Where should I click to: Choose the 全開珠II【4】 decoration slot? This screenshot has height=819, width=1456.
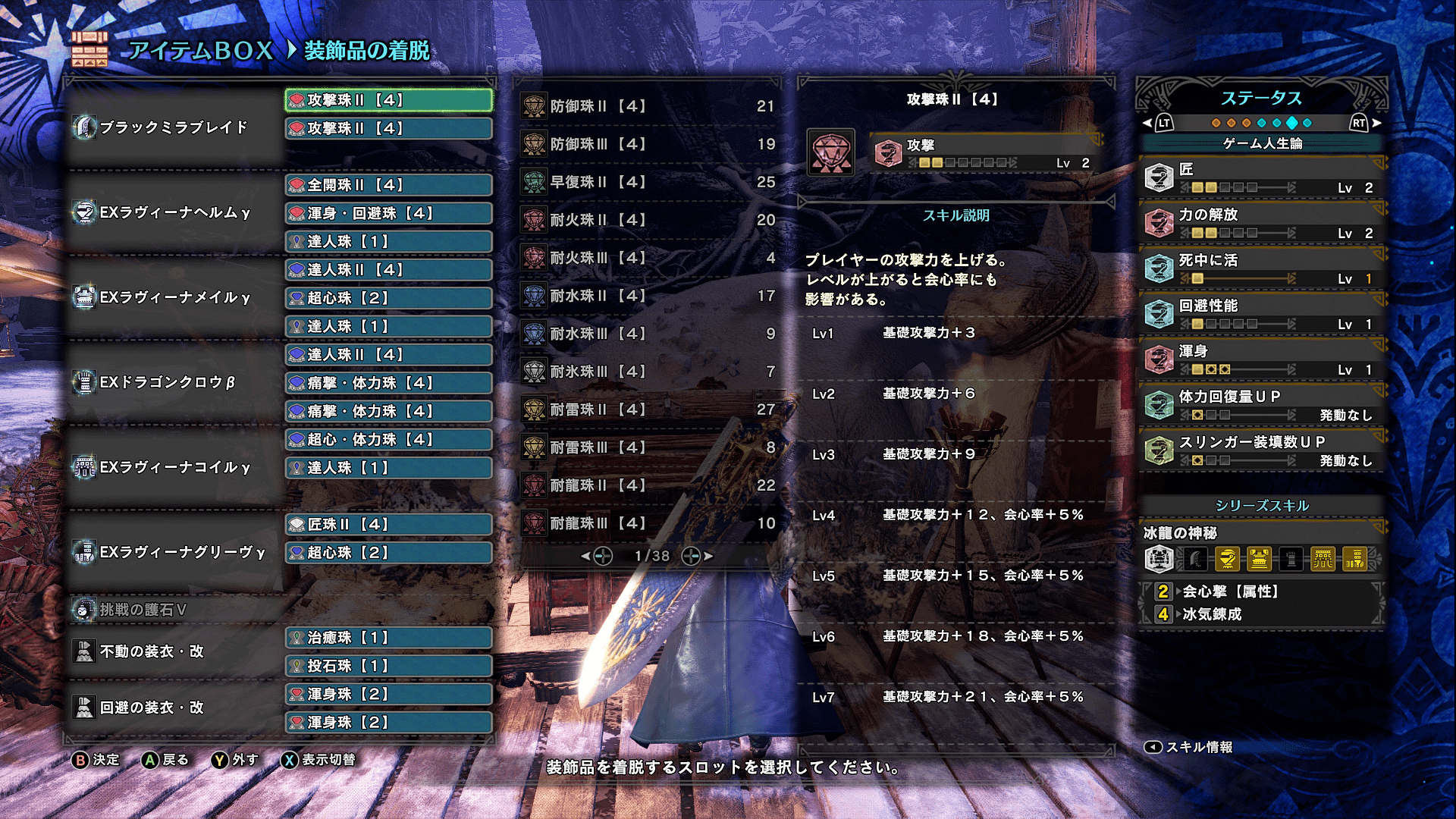coord(388,185)
